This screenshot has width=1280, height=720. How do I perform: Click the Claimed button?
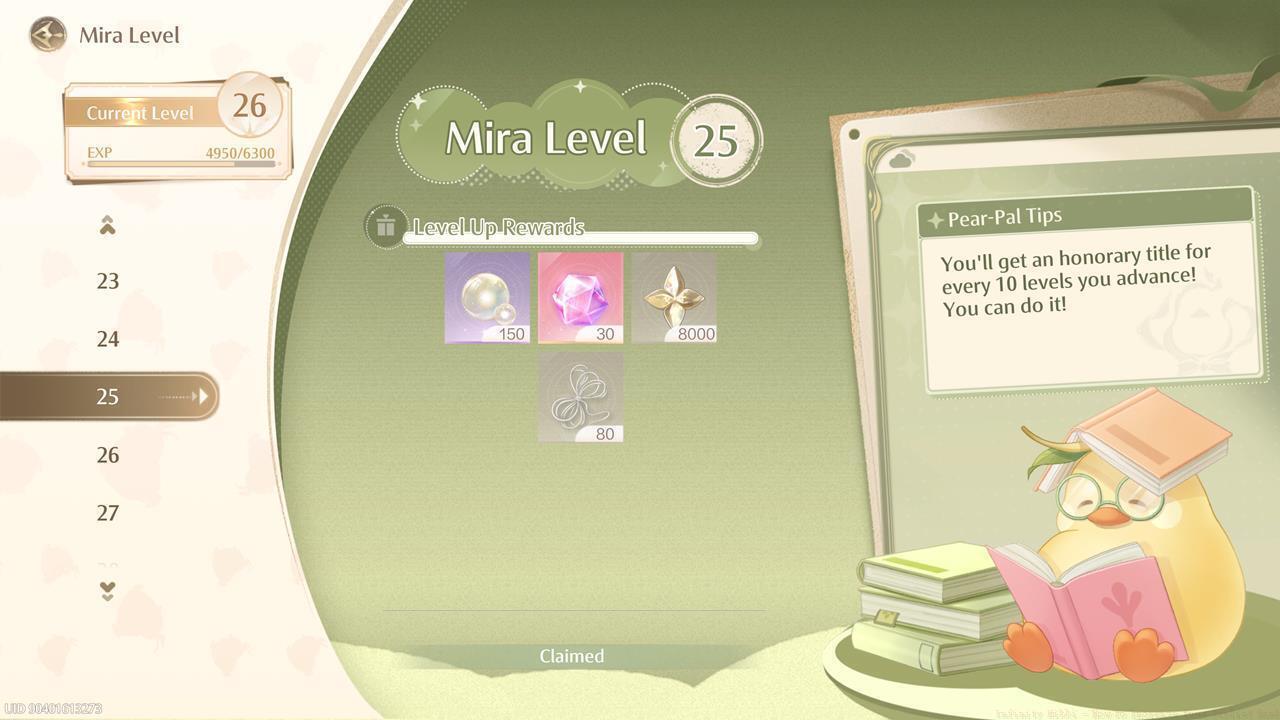(572, 656)
